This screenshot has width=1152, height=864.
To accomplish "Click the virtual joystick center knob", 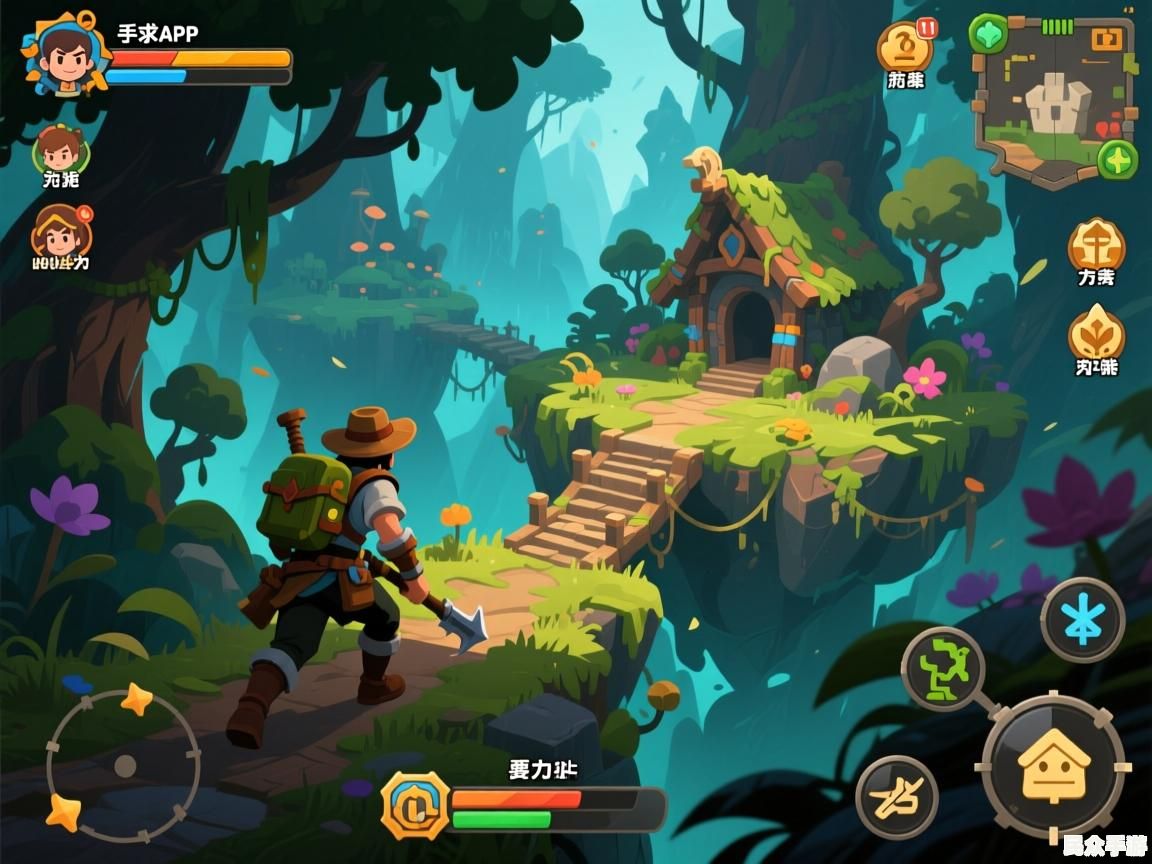I will pos(125,766).
